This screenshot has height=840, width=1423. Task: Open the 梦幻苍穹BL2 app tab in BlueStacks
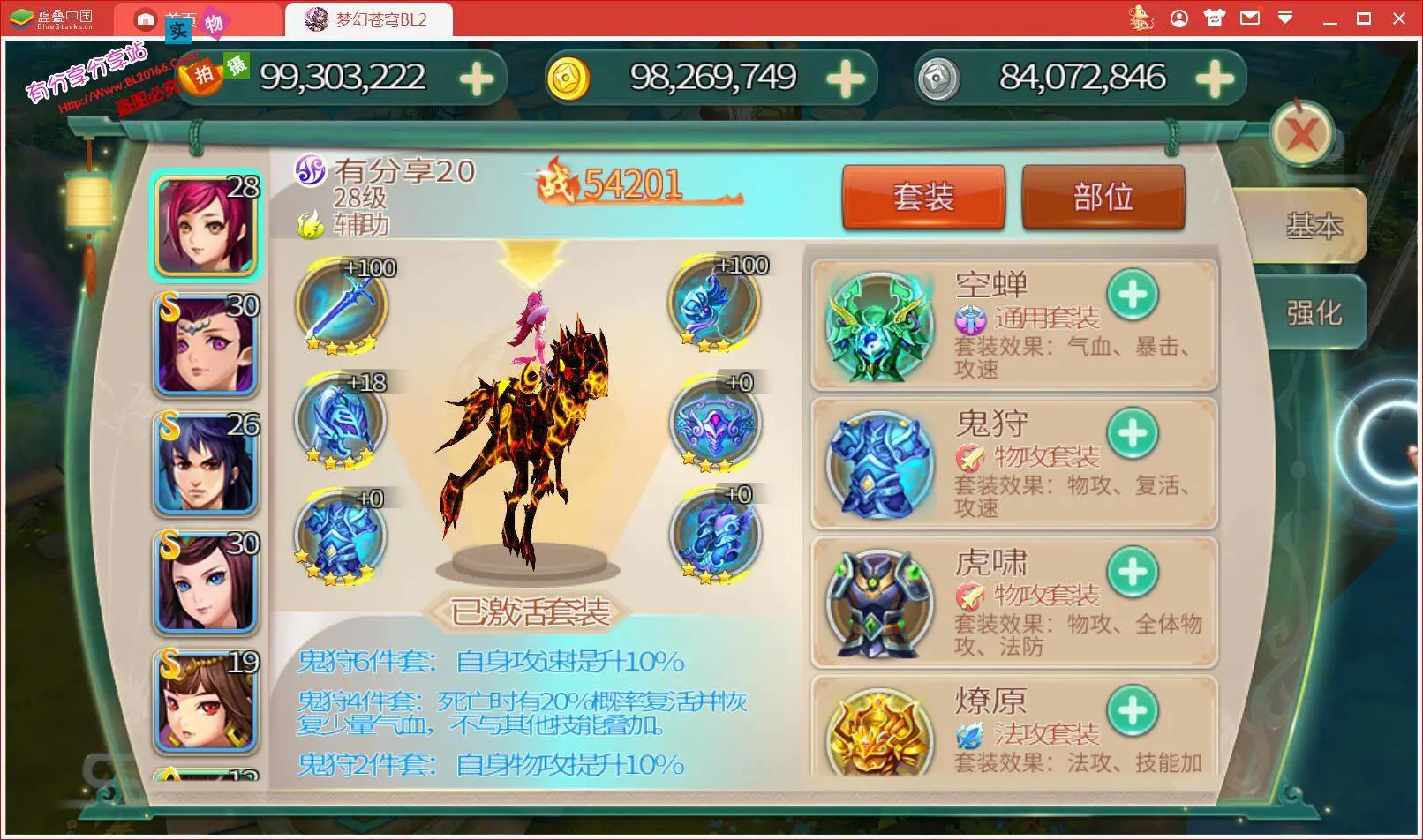[371, 19]
